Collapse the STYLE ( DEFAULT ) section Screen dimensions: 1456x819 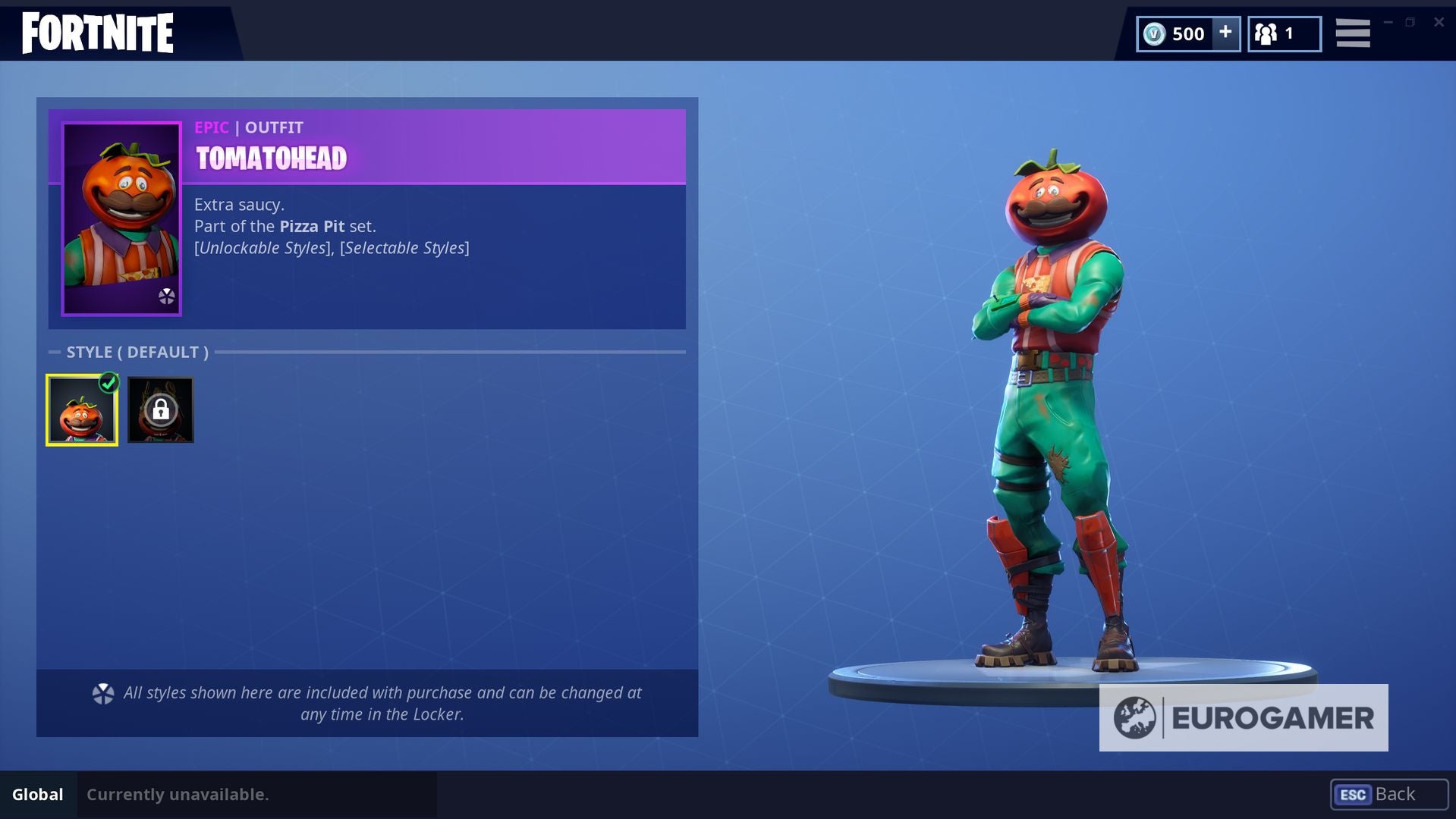(x=53, y=351)
